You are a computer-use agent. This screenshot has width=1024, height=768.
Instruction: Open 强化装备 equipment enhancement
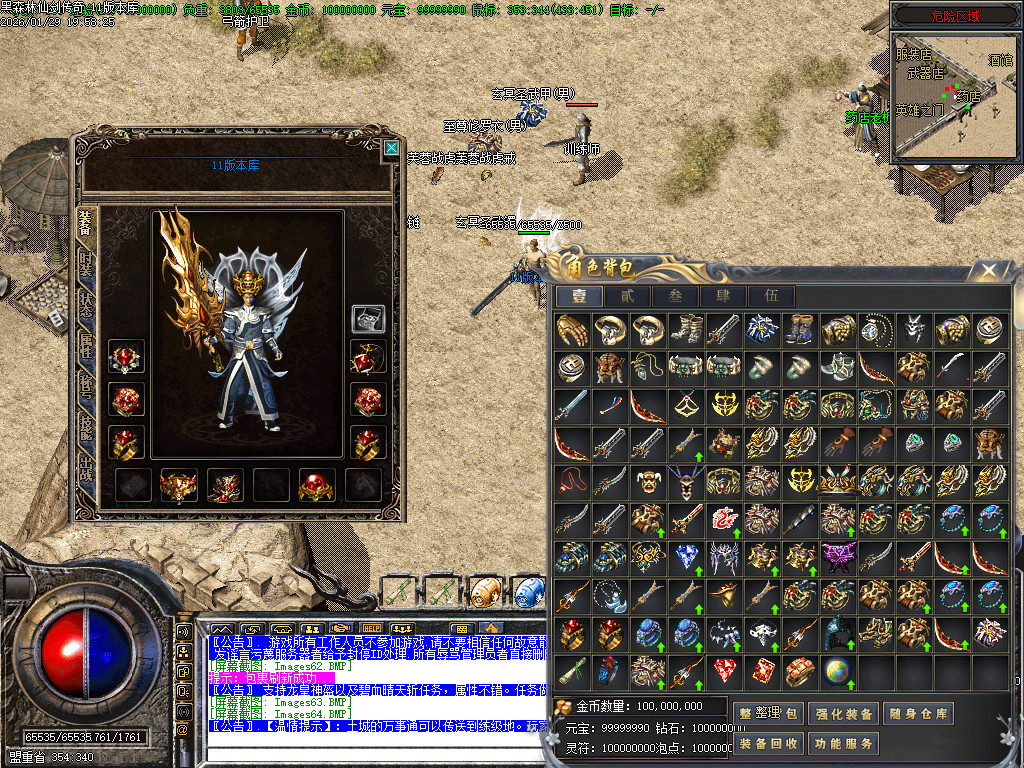(x=846, y=714)
